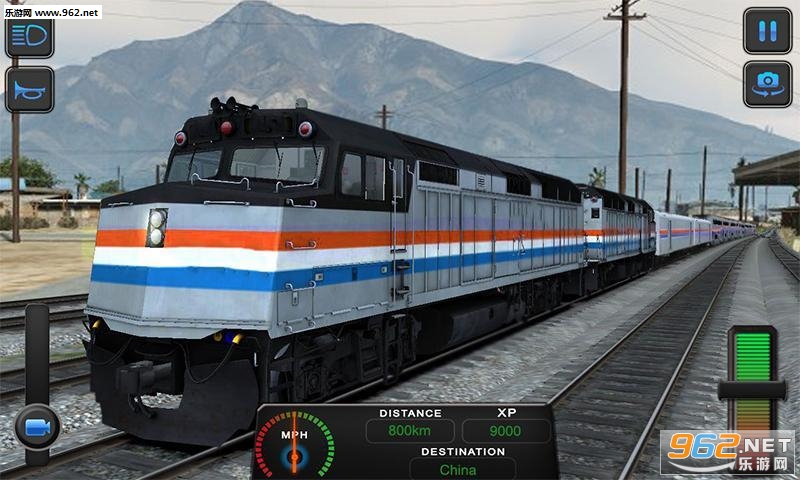This screenshot has width=800, height=480.
Task: Pause the game
Action: pyautogui.click(x=767, y=31)
